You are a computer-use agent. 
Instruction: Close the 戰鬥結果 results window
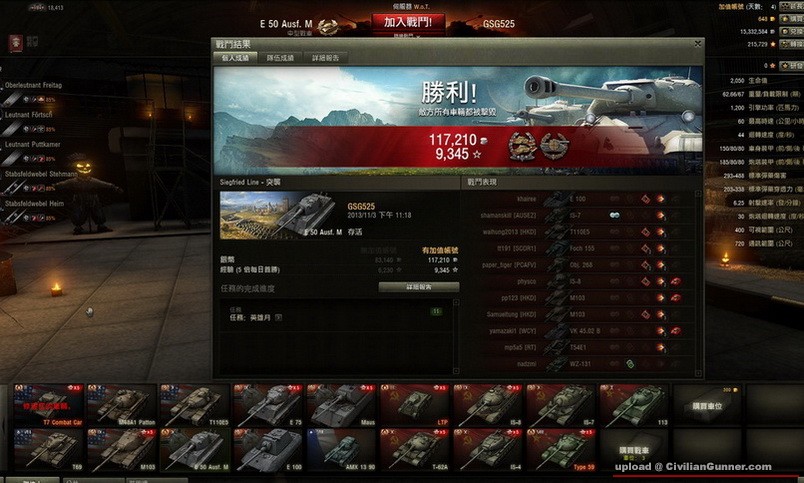[698, 44]
